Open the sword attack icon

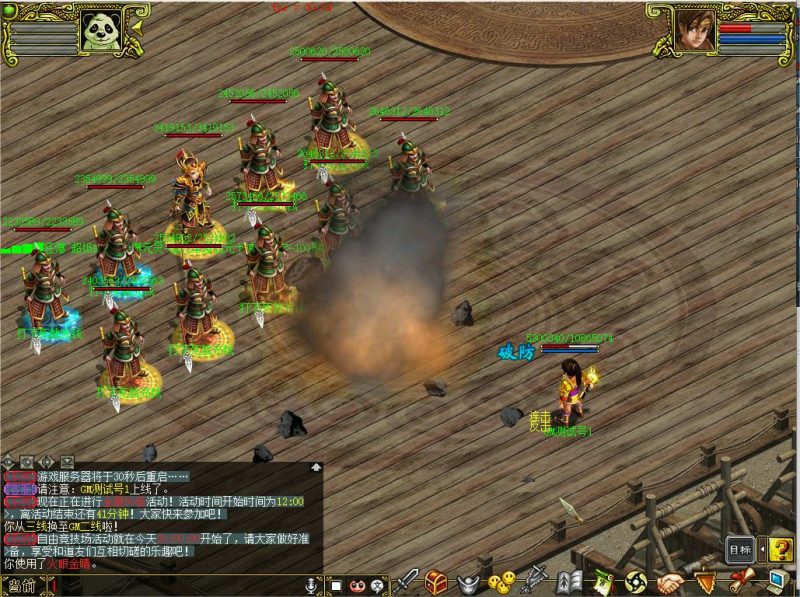[x=407, y=581]
